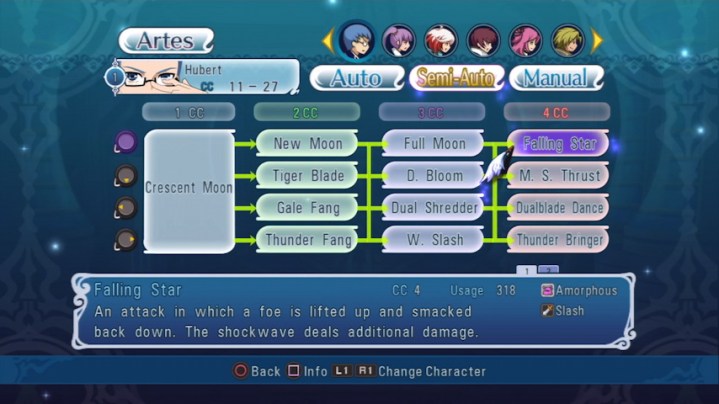The width and height of the screenshot is (719, 404).
Task: Click the right arrow to next character
Action: pos(598,40)
